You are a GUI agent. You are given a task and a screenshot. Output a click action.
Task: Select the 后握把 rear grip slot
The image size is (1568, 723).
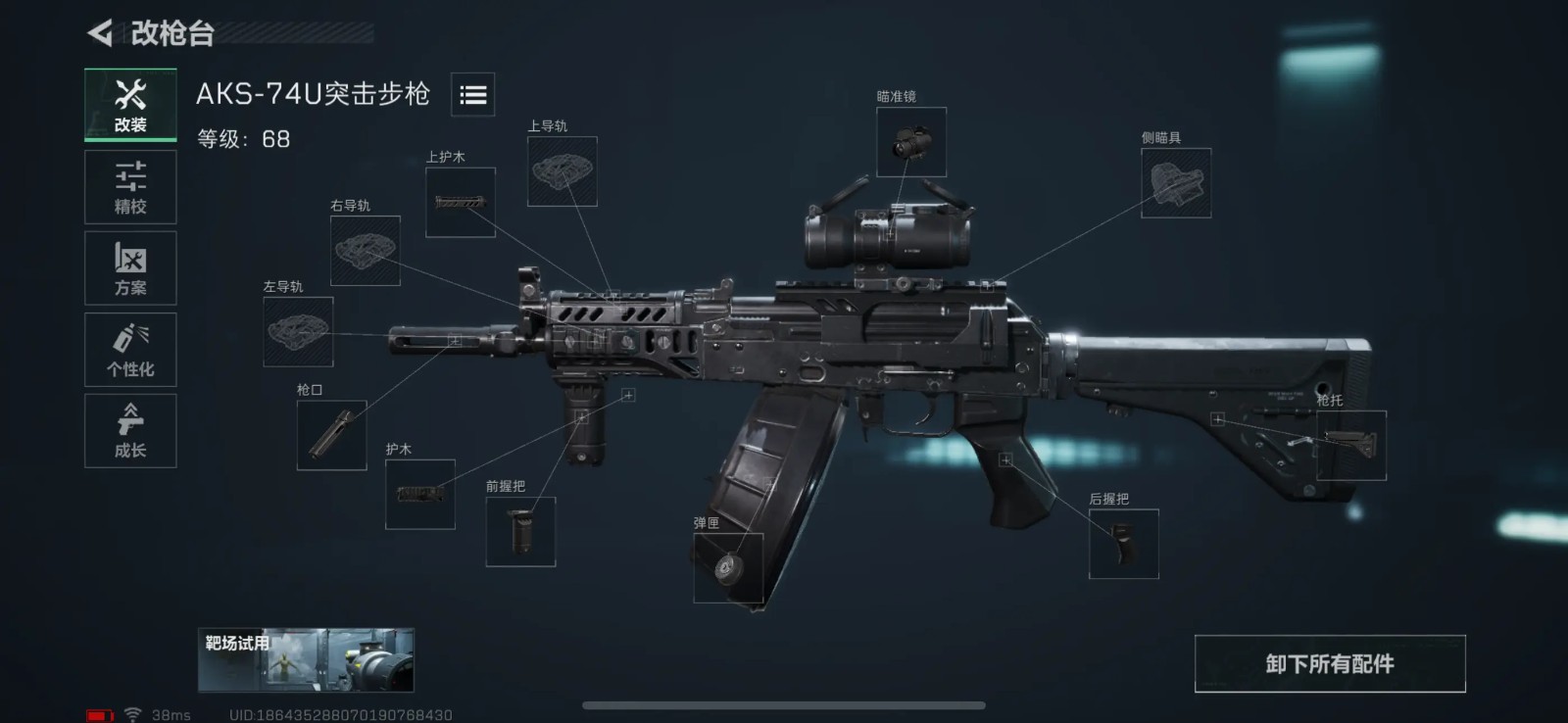point(1123,544)
